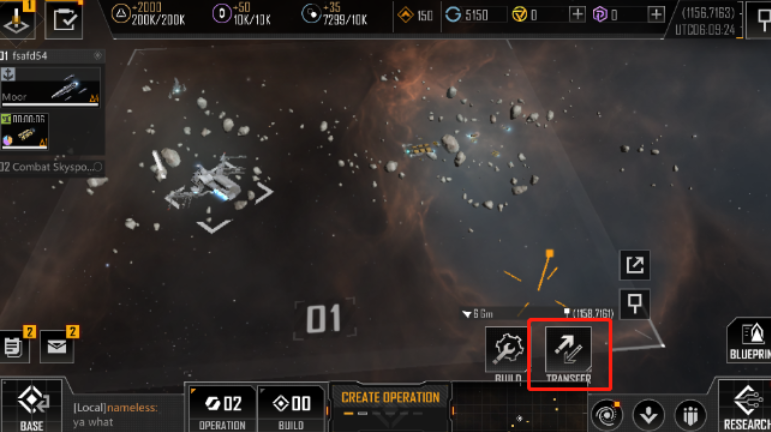Open the mail envelope inbox
Image resolution: width=771 pixels, height=432 pixels.
pyautogui.click(x=57, y=347)
